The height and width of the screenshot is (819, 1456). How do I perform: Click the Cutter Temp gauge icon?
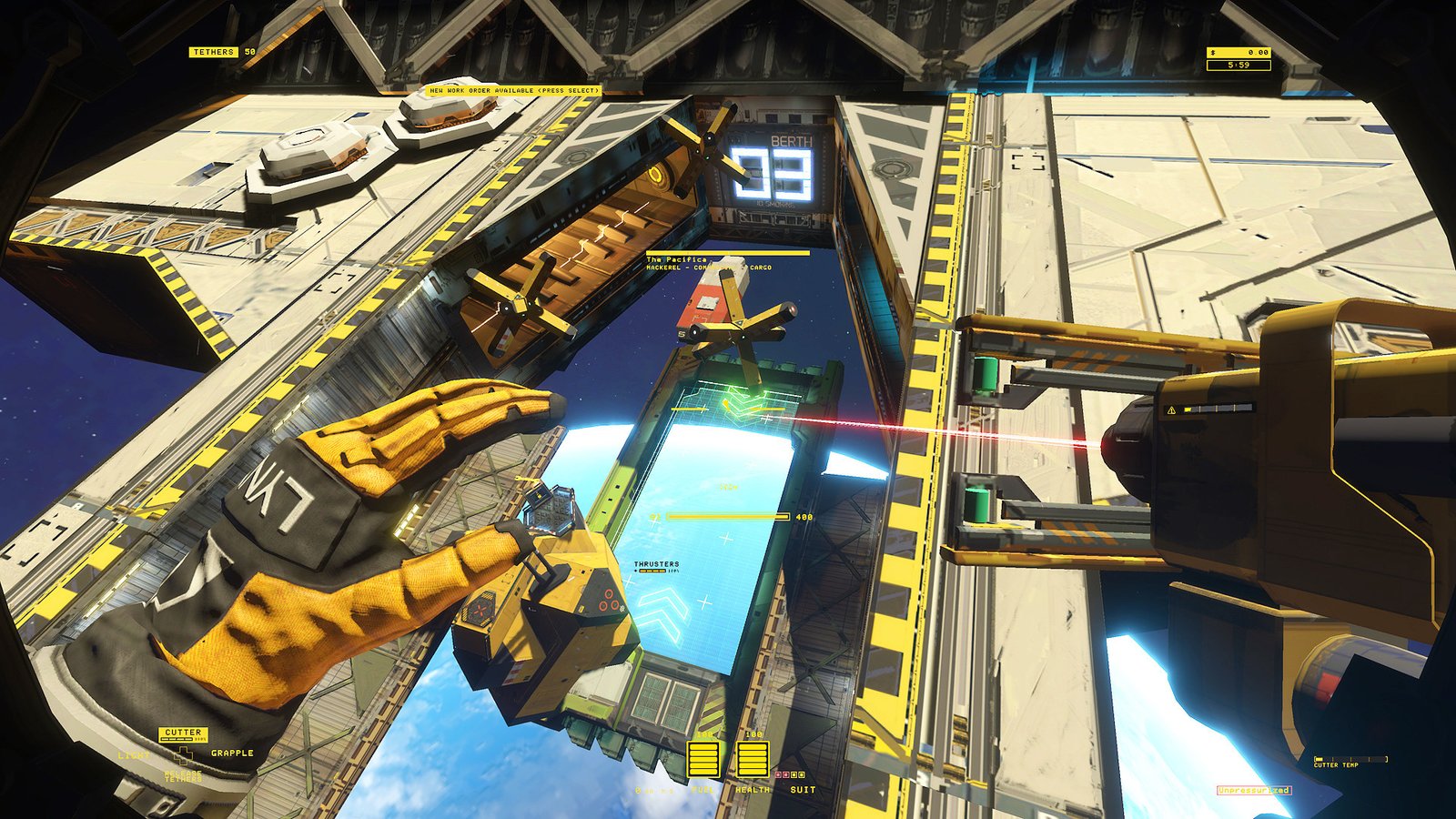click(1351, 759)
